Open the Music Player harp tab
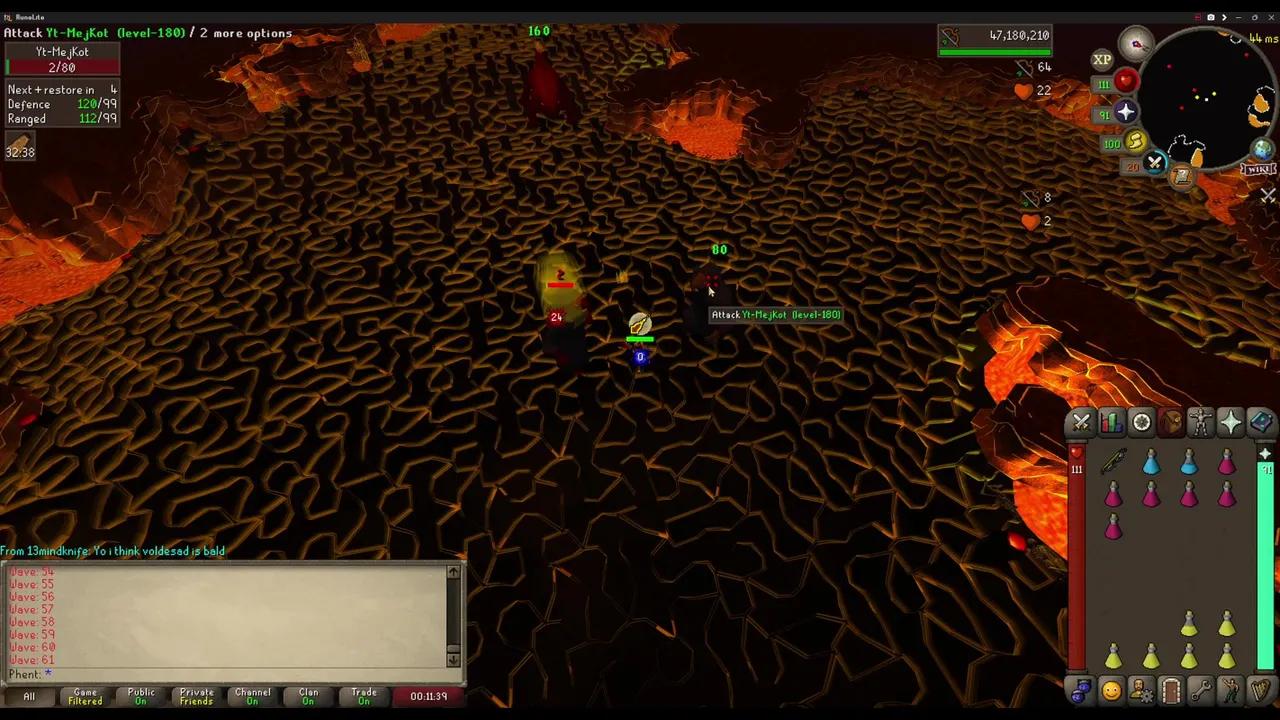The width and height of the screenshot is (1280, 720). tap(1259, 692)
